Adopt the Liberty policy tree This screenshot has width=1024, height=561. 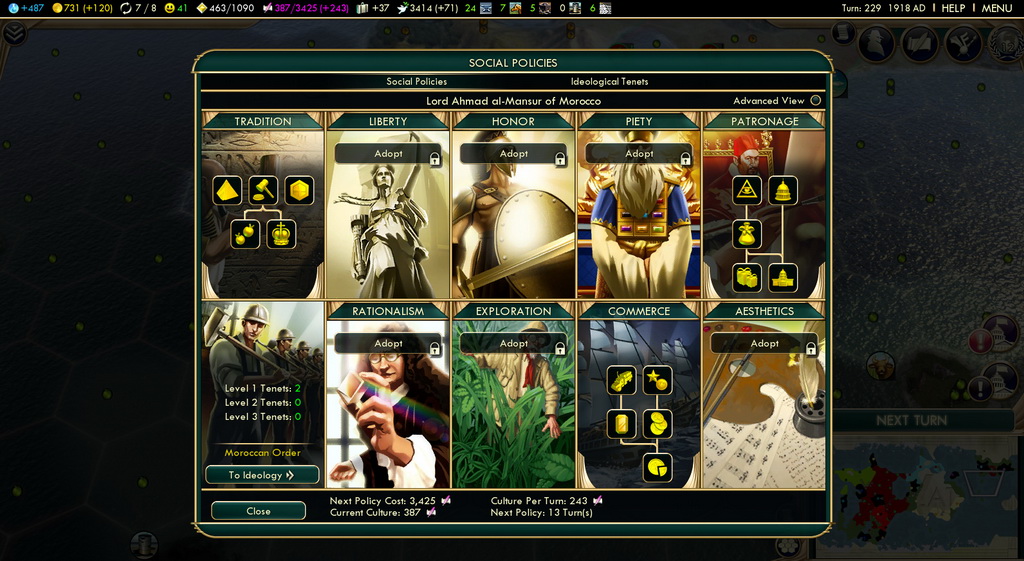point(388,154)
